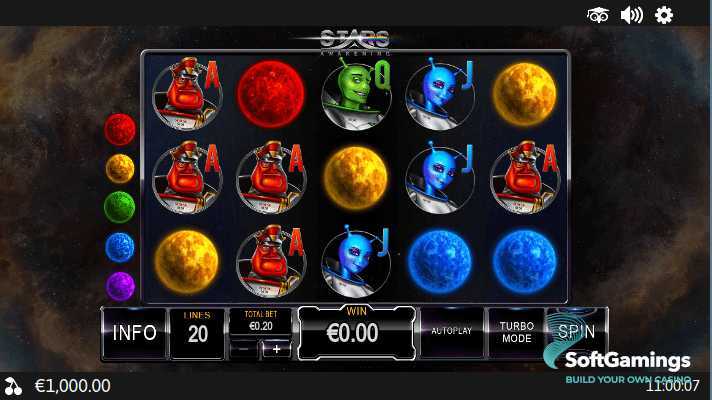Start Autoplay

452,330
